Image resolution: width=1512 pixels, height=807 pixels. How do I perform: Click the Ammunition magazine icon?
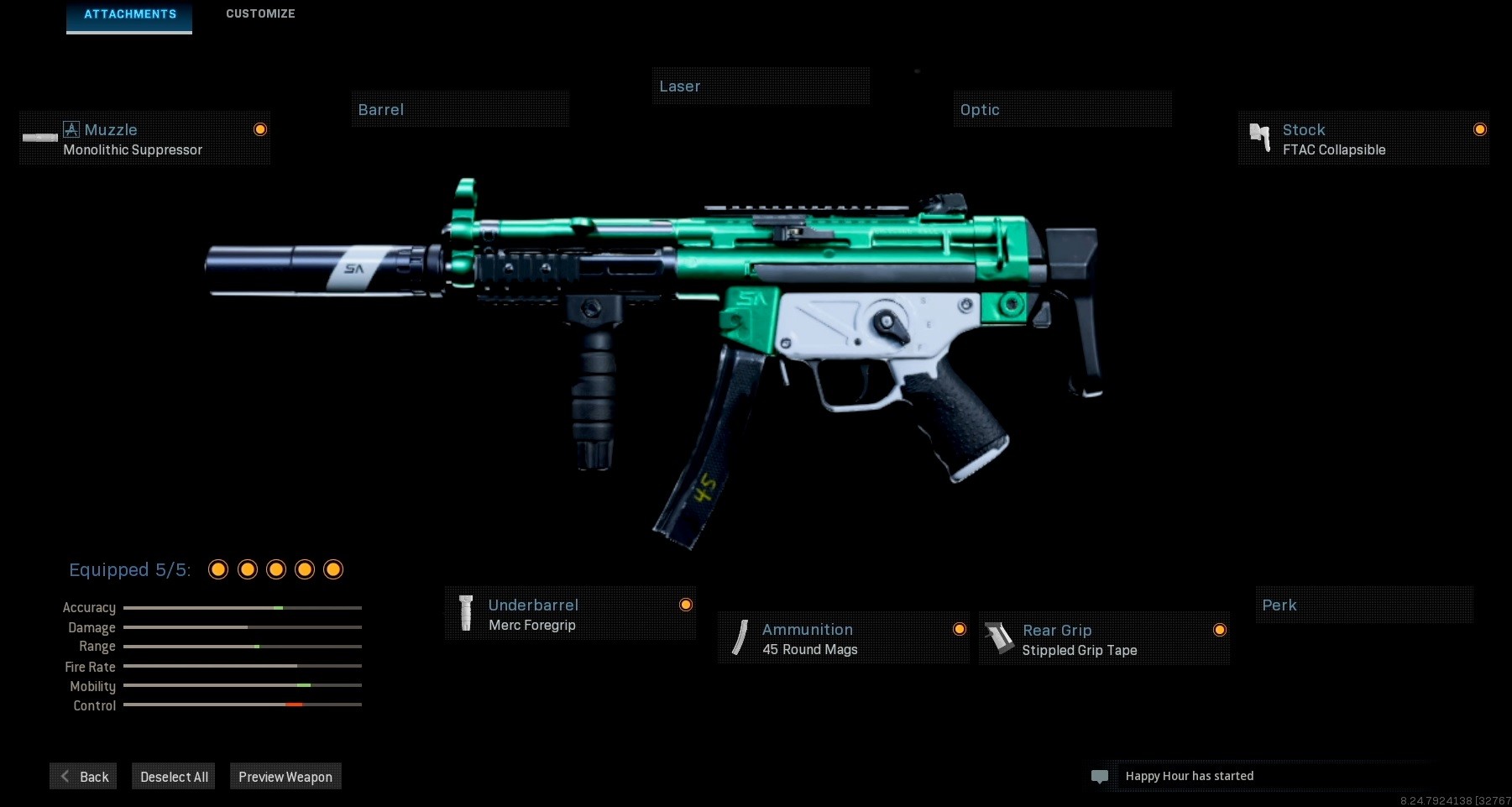tap(740, 637)
